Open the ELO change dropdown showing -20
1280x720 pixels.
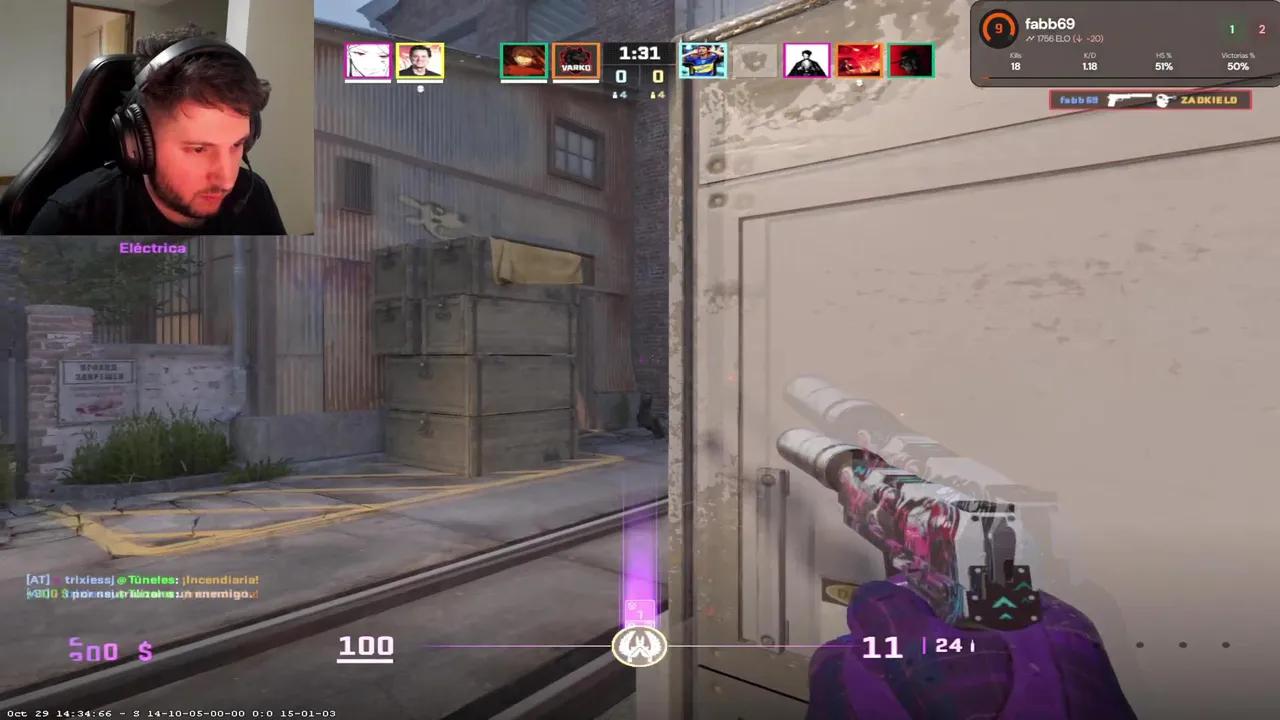point(1090,38)
